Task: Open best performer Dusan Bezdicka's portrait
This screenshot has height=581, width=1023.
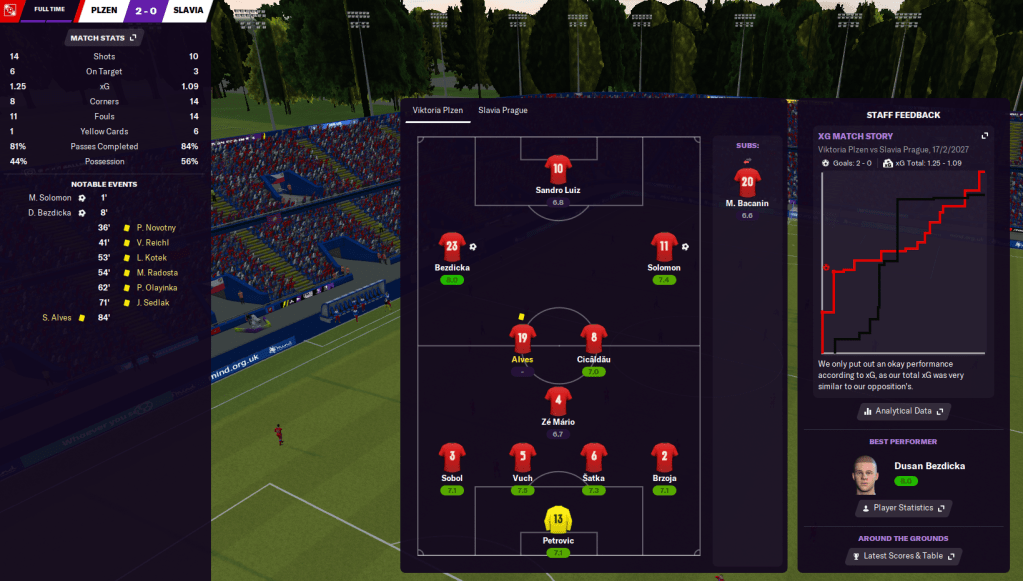Action: [x=866, y=474]
